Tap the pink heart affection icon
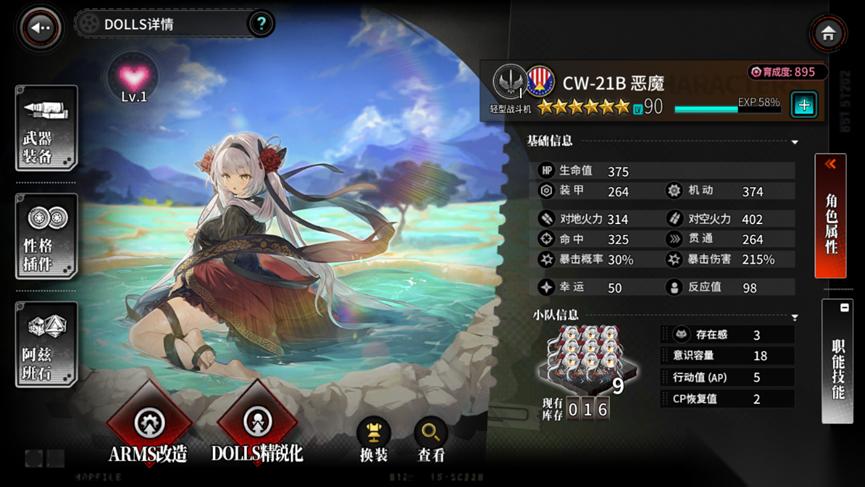 click(134, 76)
